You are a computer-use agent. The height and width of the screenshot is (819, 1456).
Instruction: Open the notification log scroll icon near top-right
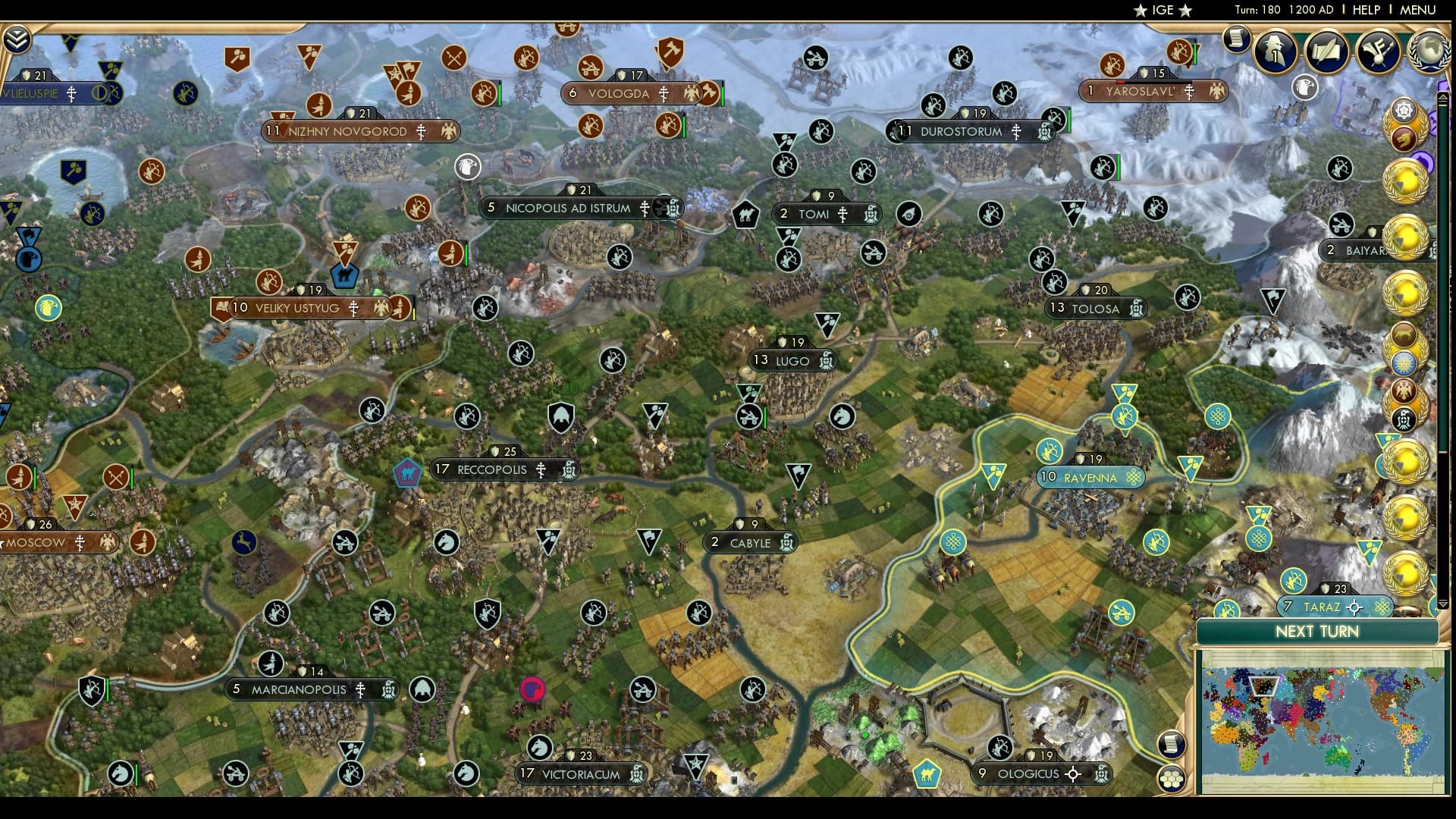click(1236, 38)
